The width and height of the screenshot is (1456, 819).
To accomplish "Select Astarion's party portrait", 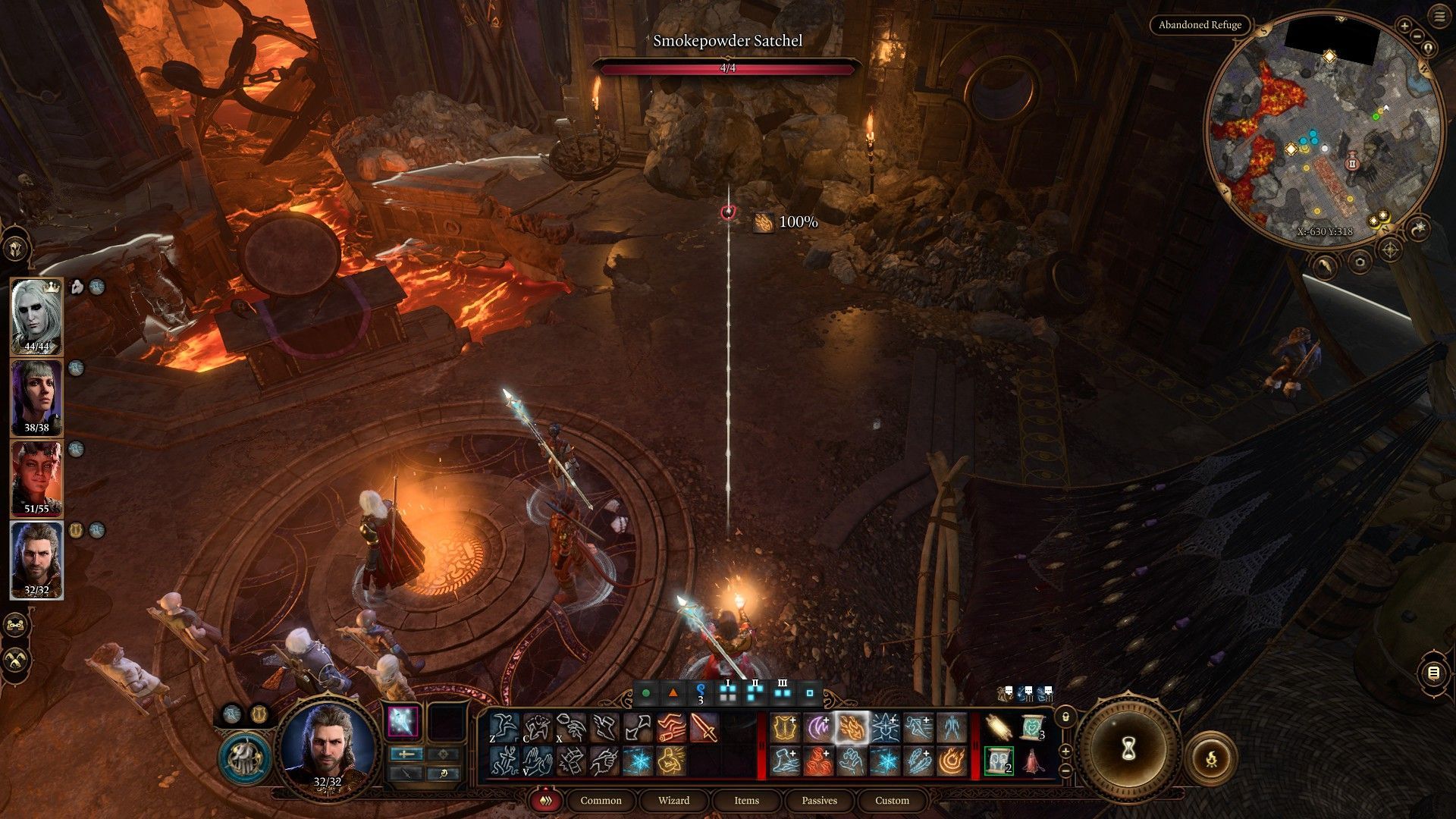I will point(36,315).
